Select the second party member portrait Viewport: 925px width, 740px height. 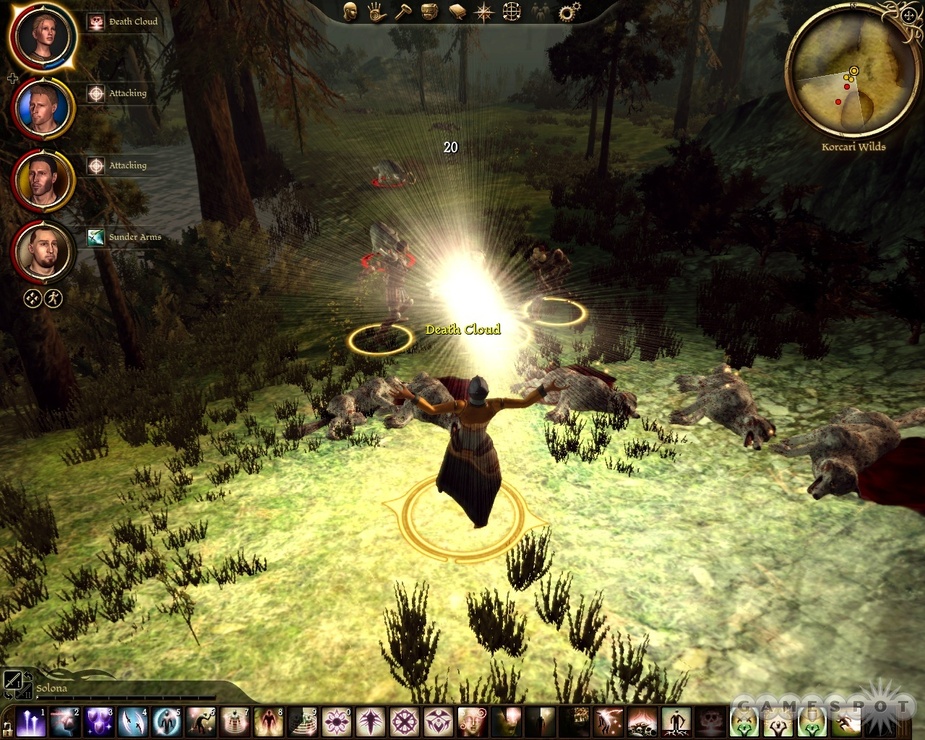(43, 107)
